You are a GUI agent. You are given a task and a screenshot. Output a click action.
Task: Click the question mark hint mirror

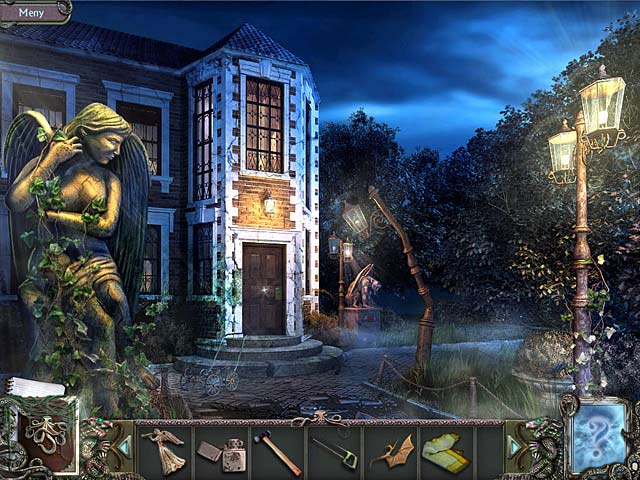tap(599, 438)
